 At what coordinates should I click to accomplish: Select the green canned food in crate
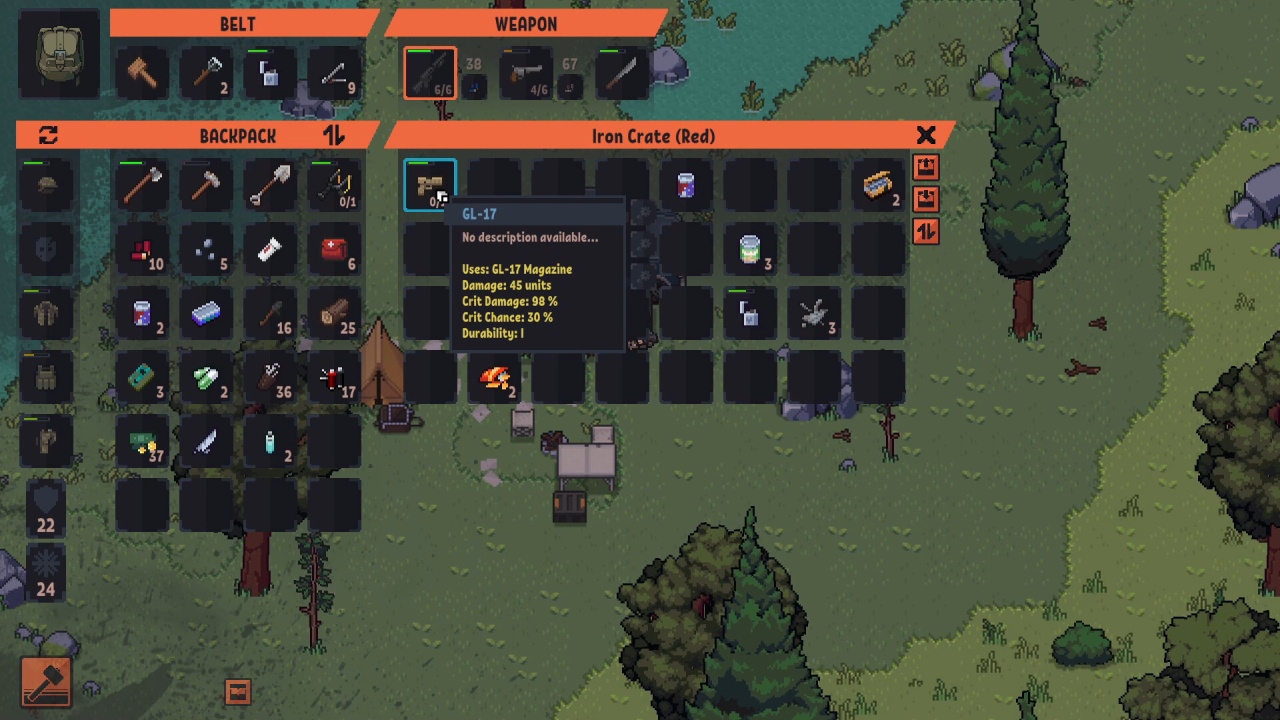(x=750, y=249)
